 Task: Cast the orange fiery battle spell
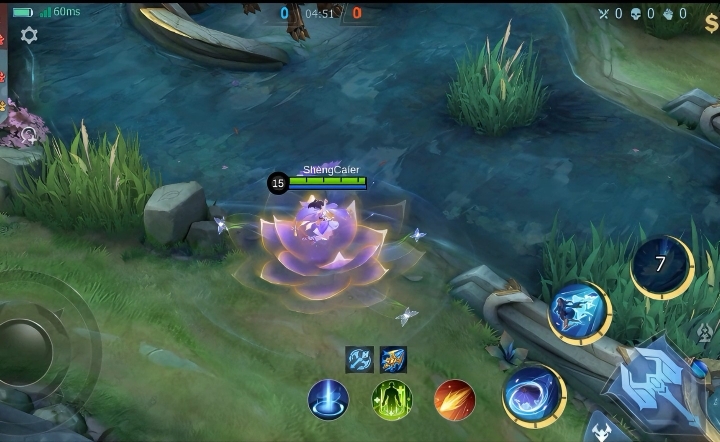(455, 400)
